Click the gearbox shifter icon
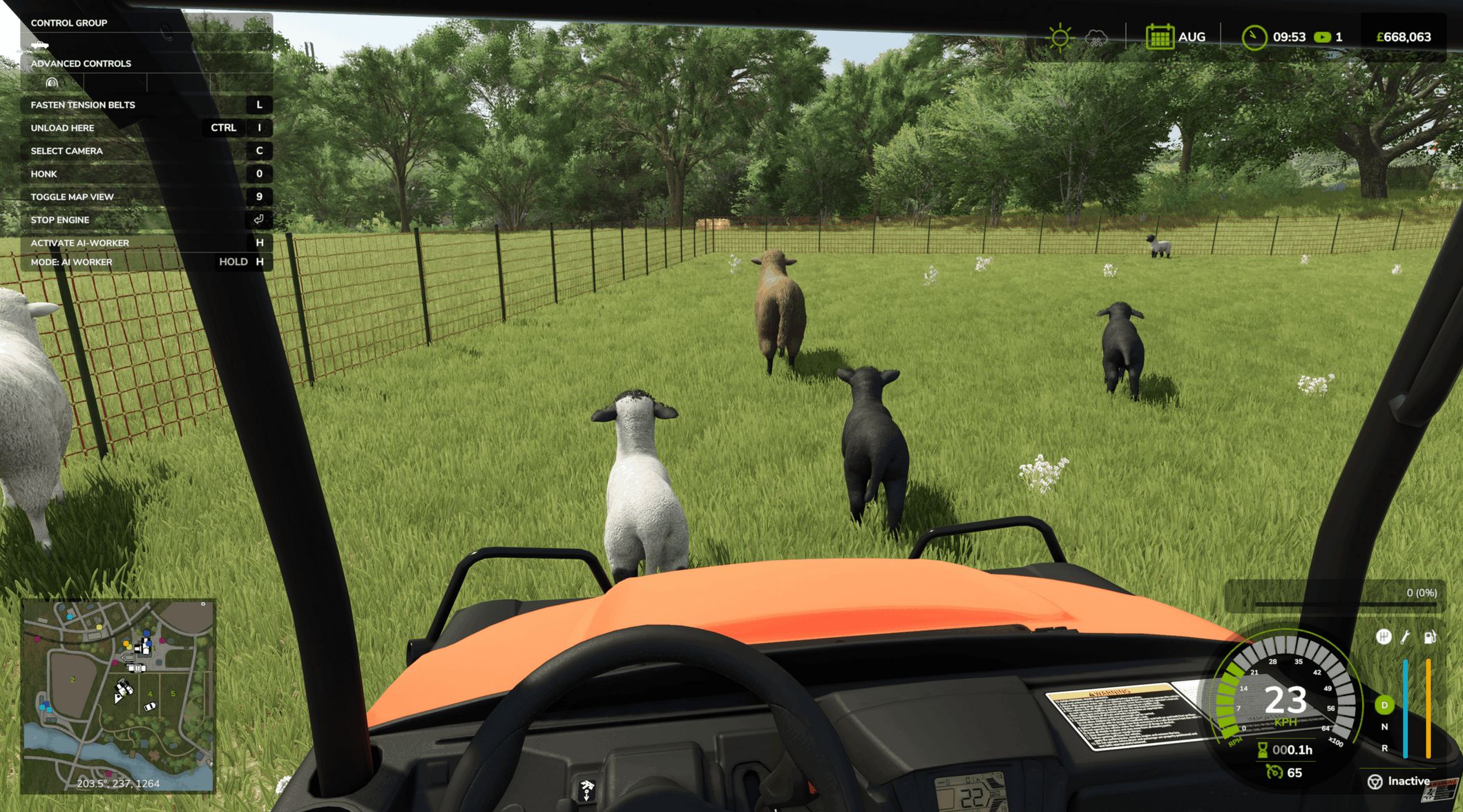Screen dimensions: 1463x812 click(x=1383, y=637)
